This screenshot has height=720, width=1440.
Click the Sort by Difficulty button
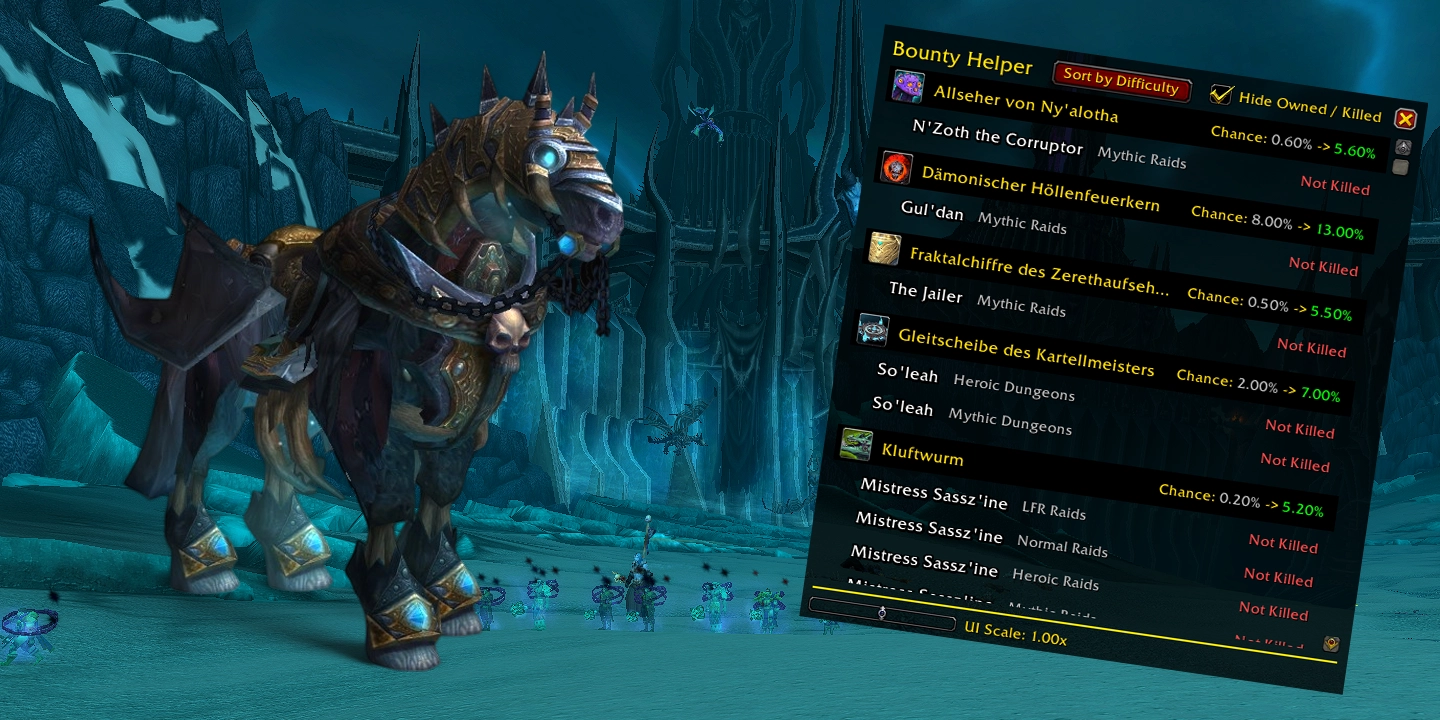click(x=1121, y=80)
